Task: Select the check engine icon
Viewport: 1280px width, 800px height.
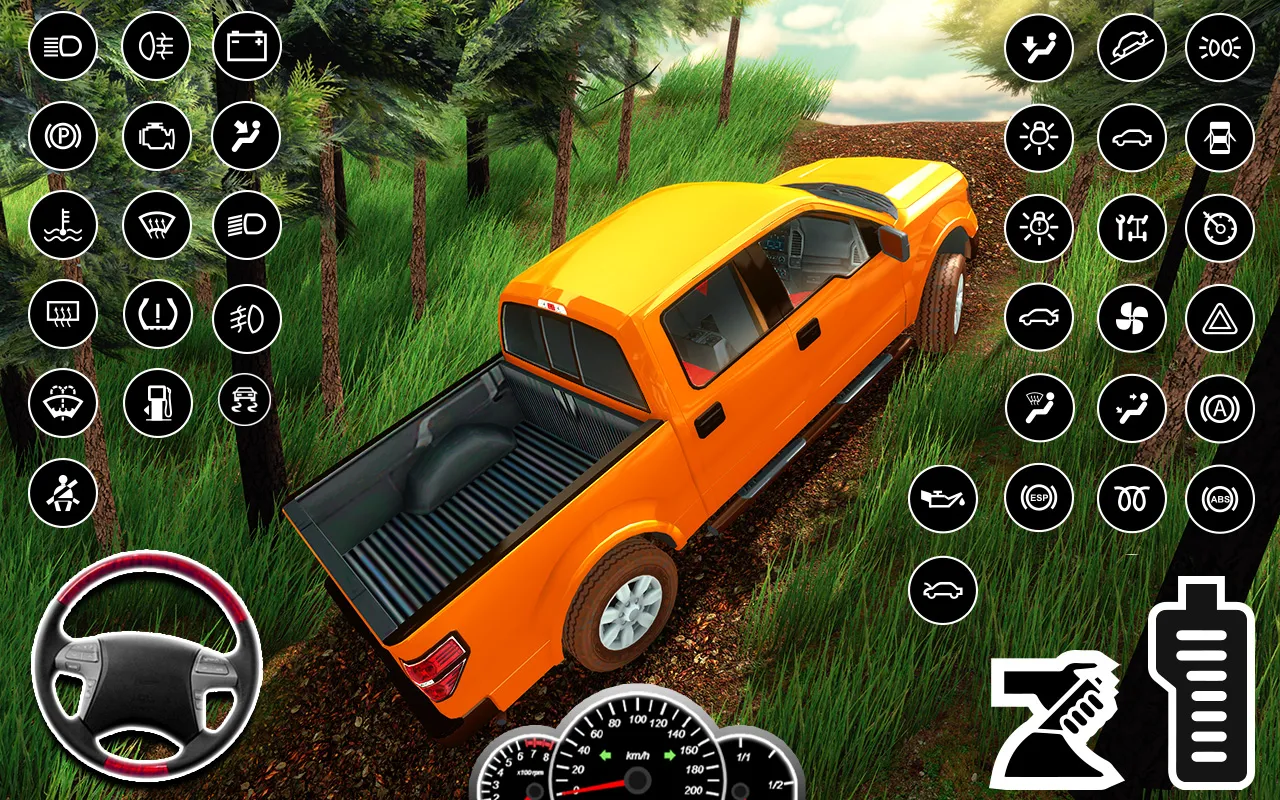Action: [157, 137]
